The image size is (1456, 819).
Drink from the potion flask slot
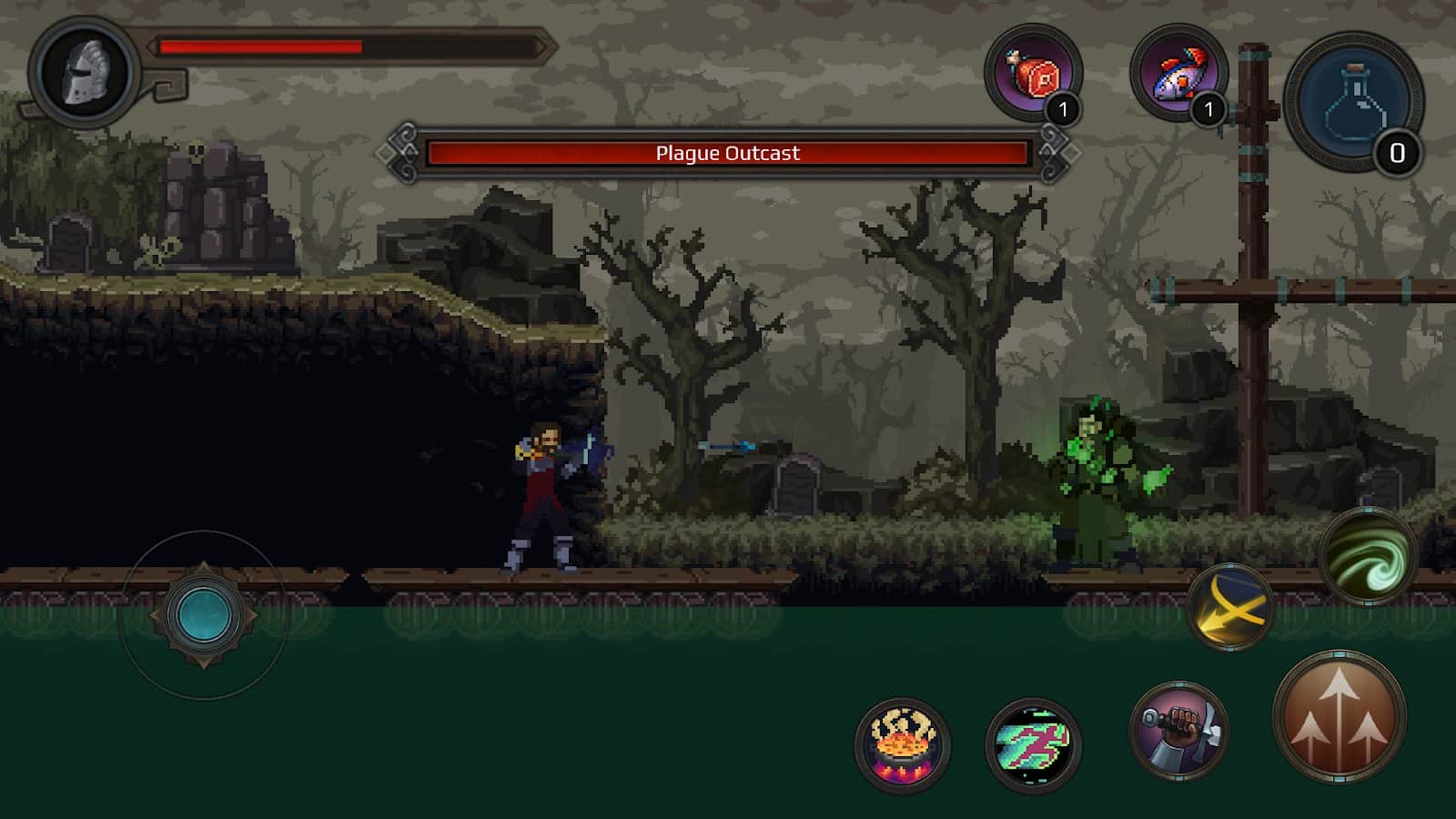coord(1354,102)
